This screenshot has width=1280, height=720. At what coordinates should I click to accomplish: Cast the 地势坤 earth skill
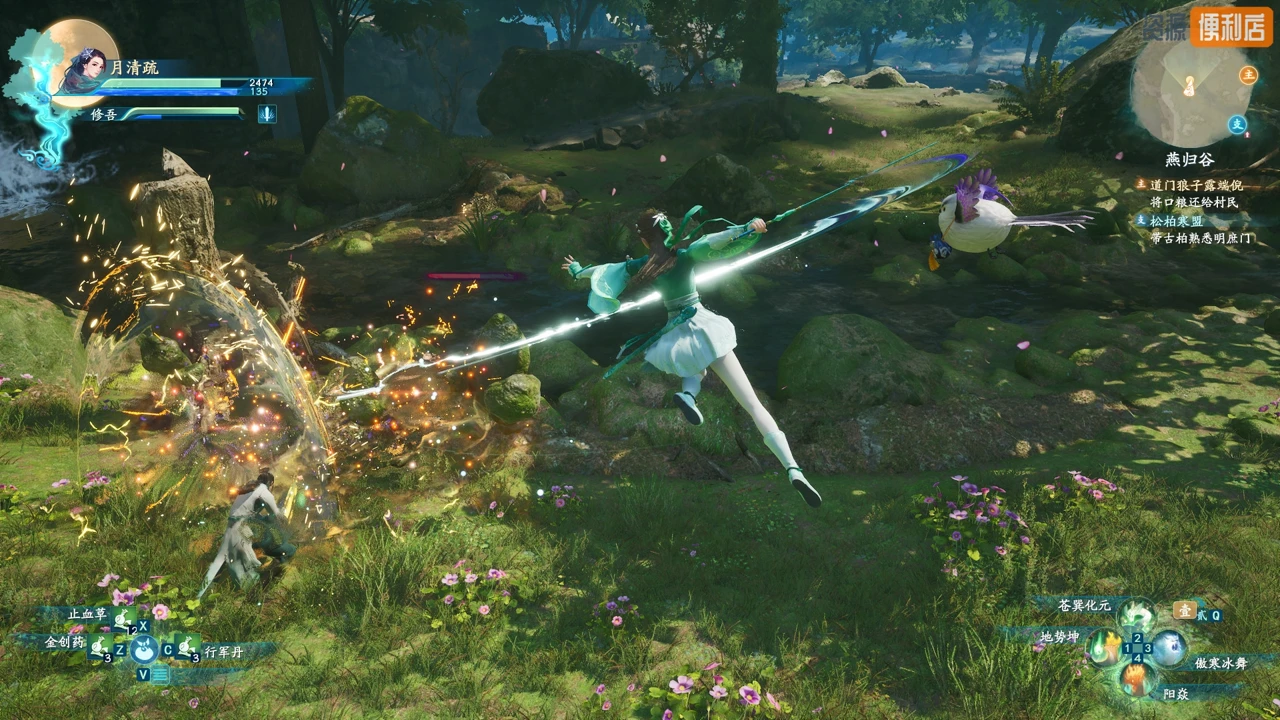coord(1102,647)
